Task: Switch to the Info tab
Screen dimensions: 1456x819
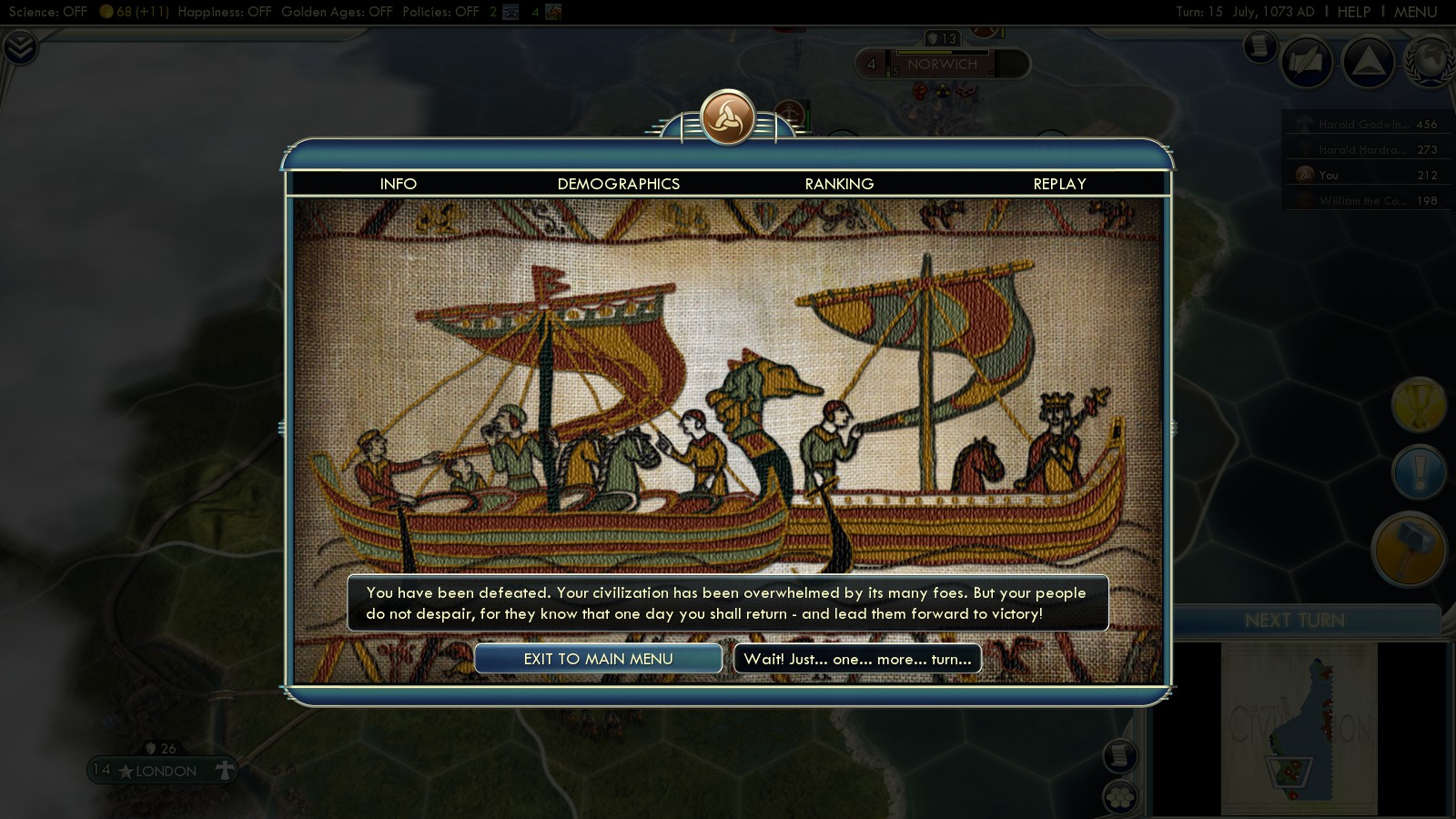Action: coord(398,184)
